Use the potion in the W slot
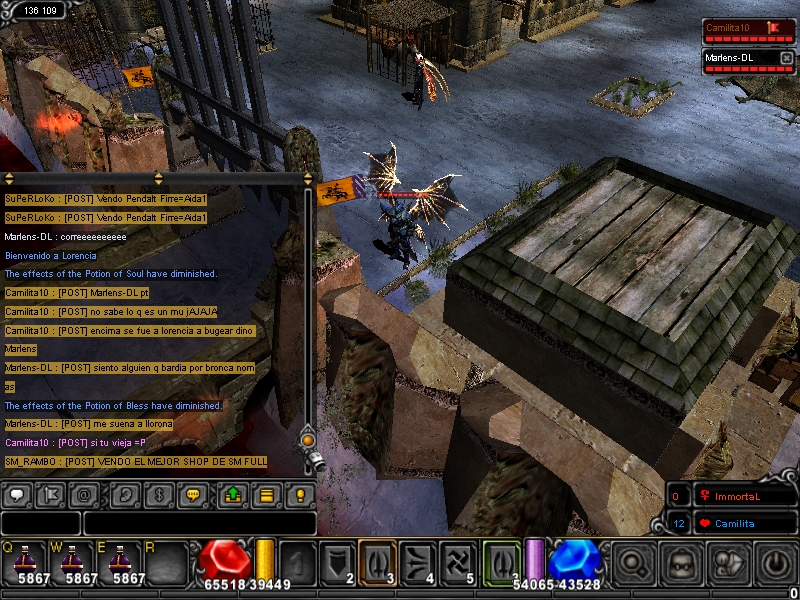This screenshot has width=800, height=600. tap(76, 561)
